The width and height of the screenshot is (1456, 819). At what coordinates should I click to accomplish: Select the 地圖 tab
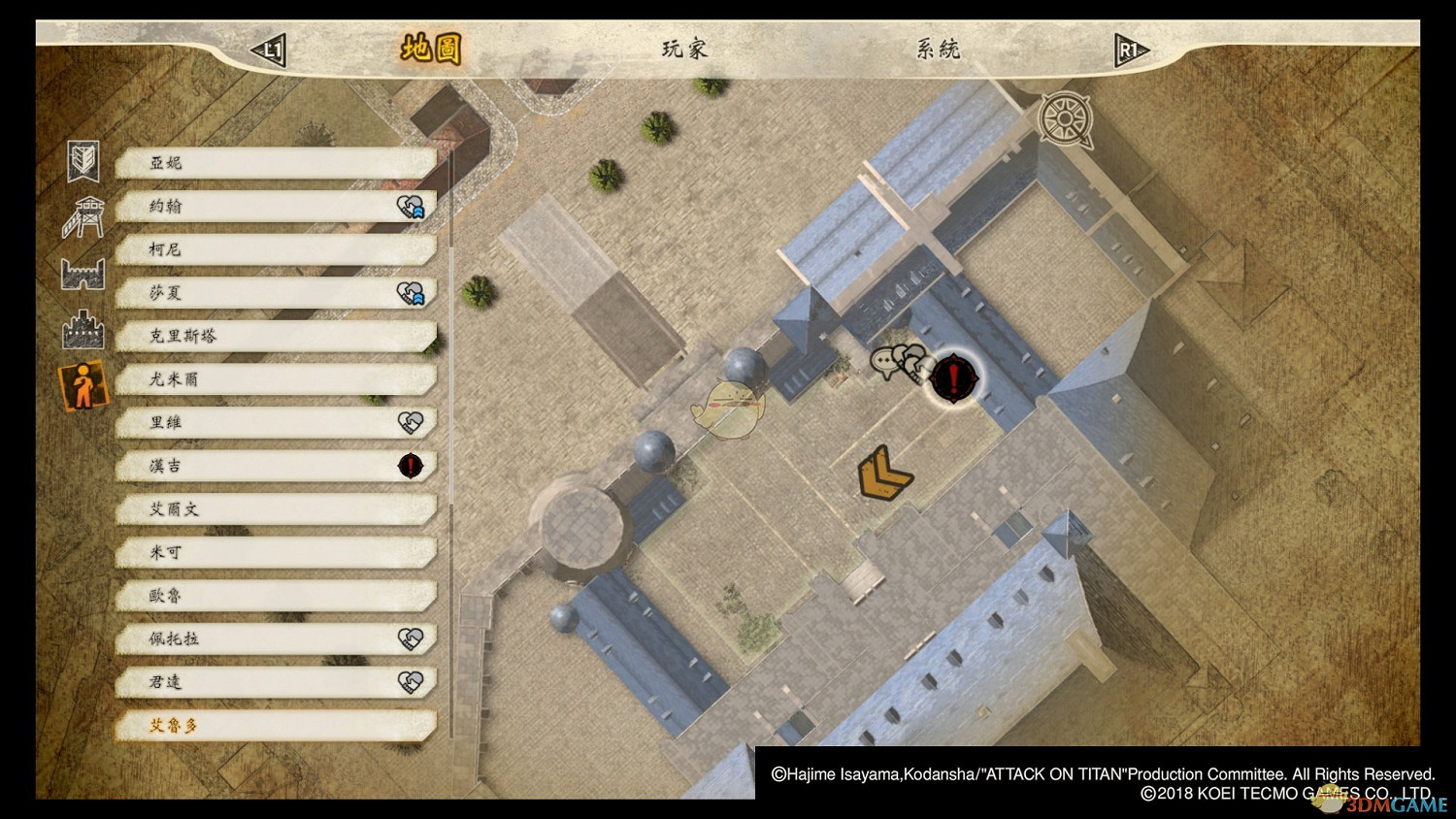[x=431, y=49]
